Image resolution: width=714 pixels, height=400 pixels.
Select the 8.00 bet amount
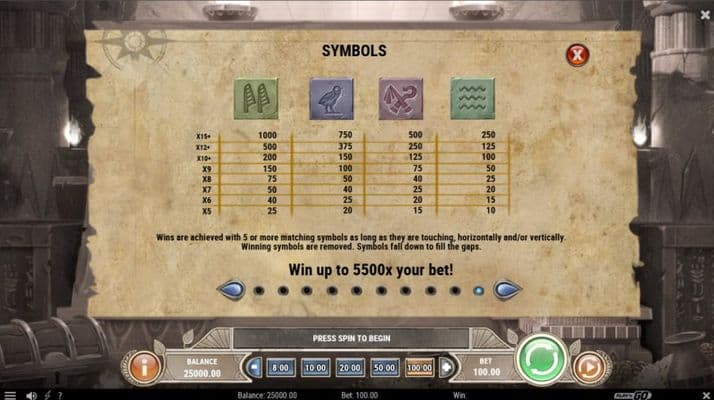281,368
